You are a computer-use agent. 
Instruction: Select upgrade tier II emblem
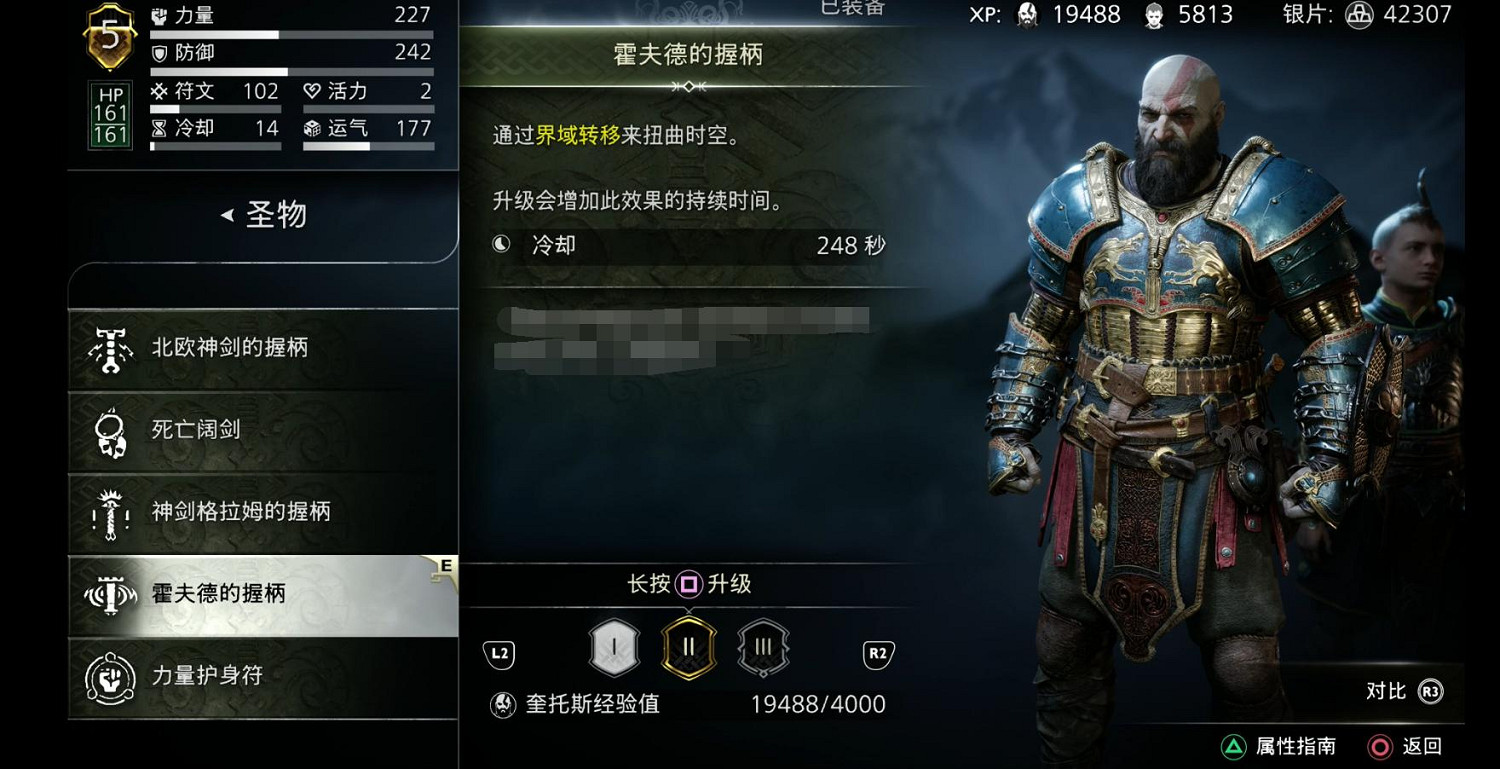pyautogui.click(x=687, y=647)
